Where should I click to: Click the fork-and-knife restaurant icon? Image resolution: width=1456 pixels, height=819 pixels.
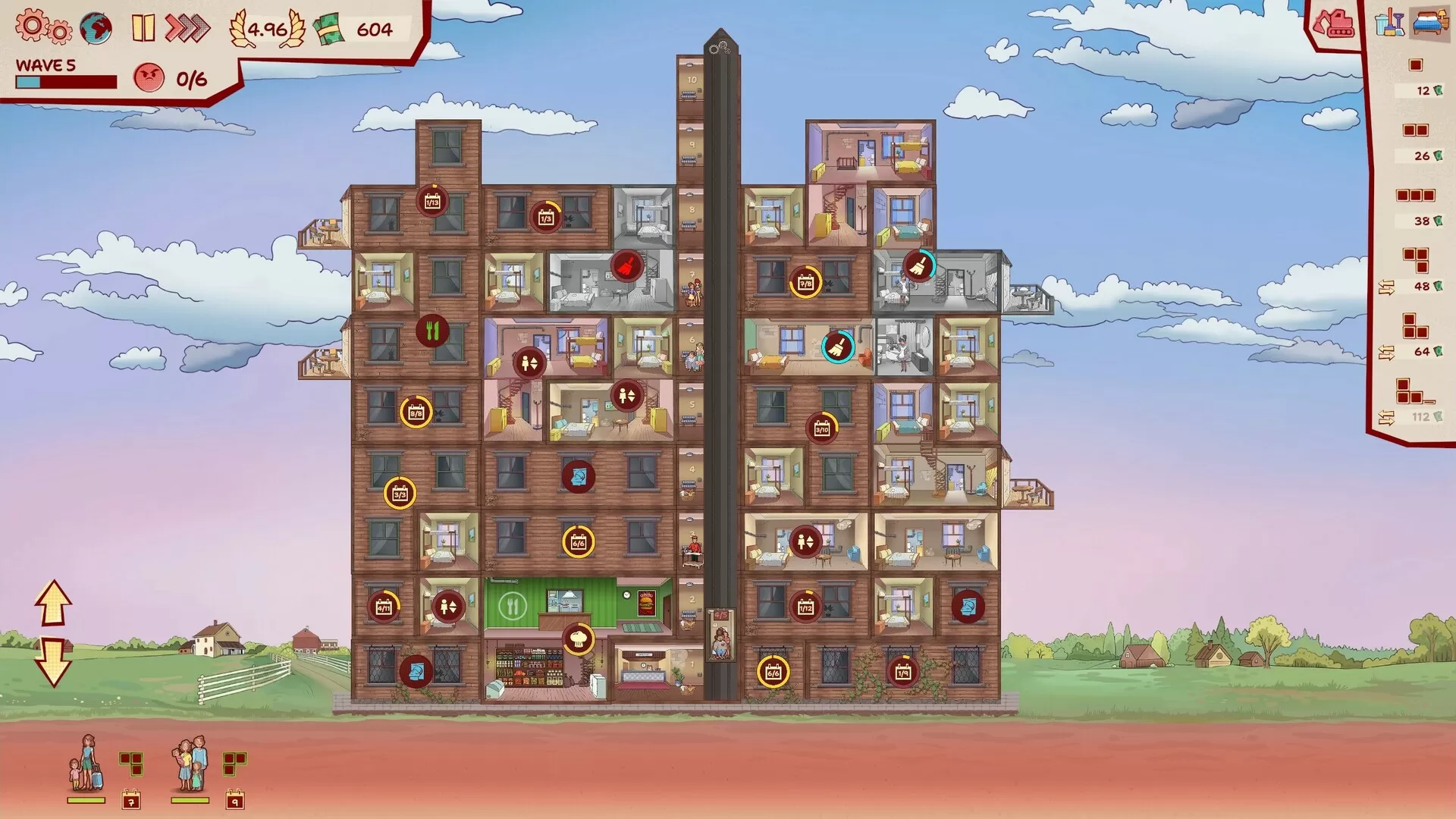[x=433, y=331]
